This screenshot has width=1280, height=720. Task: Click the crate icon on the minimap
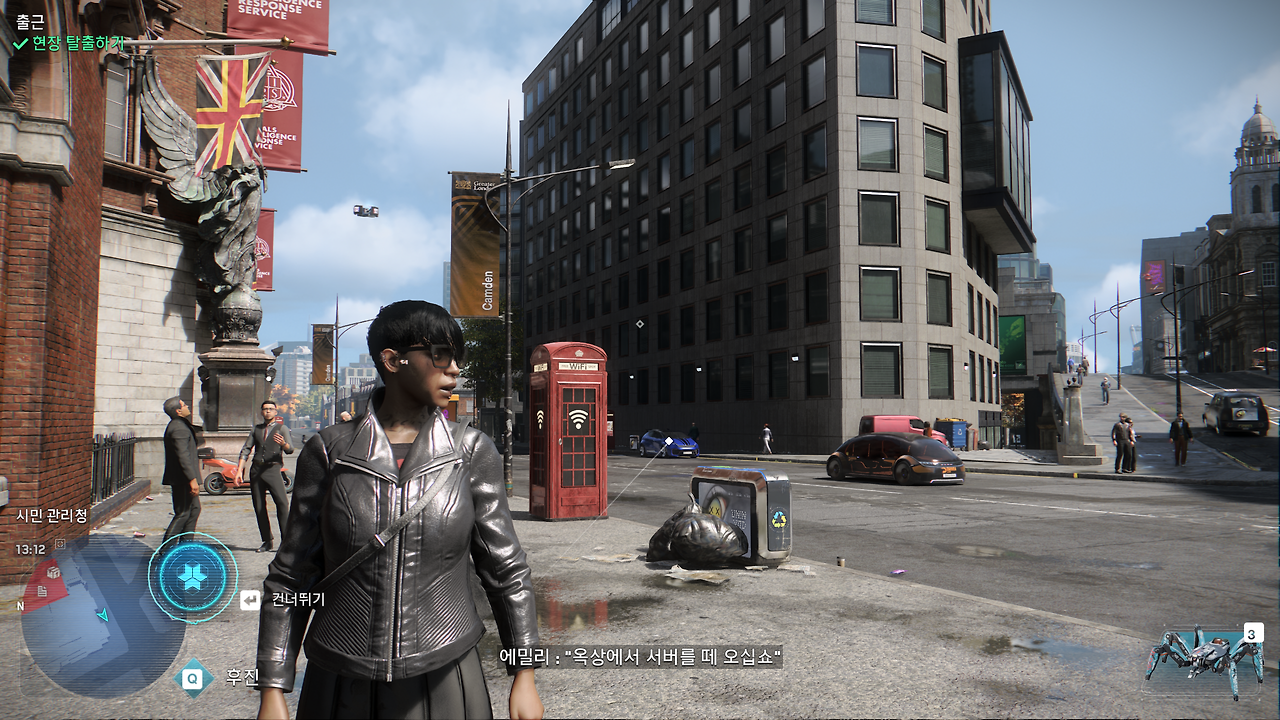[51, 574]
